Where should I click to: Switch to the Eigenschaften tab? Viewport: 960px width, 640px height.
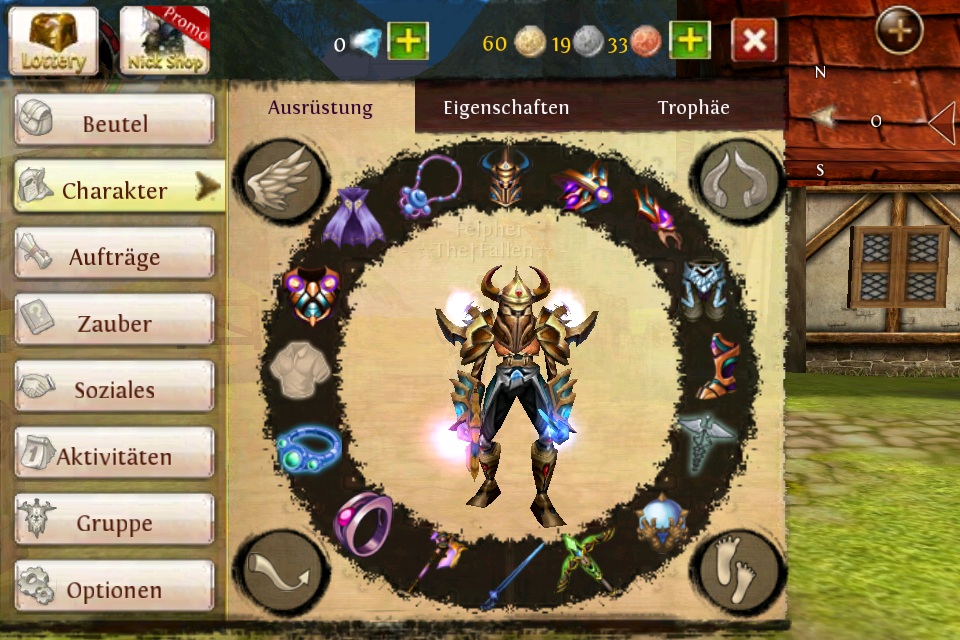point(506,108)
